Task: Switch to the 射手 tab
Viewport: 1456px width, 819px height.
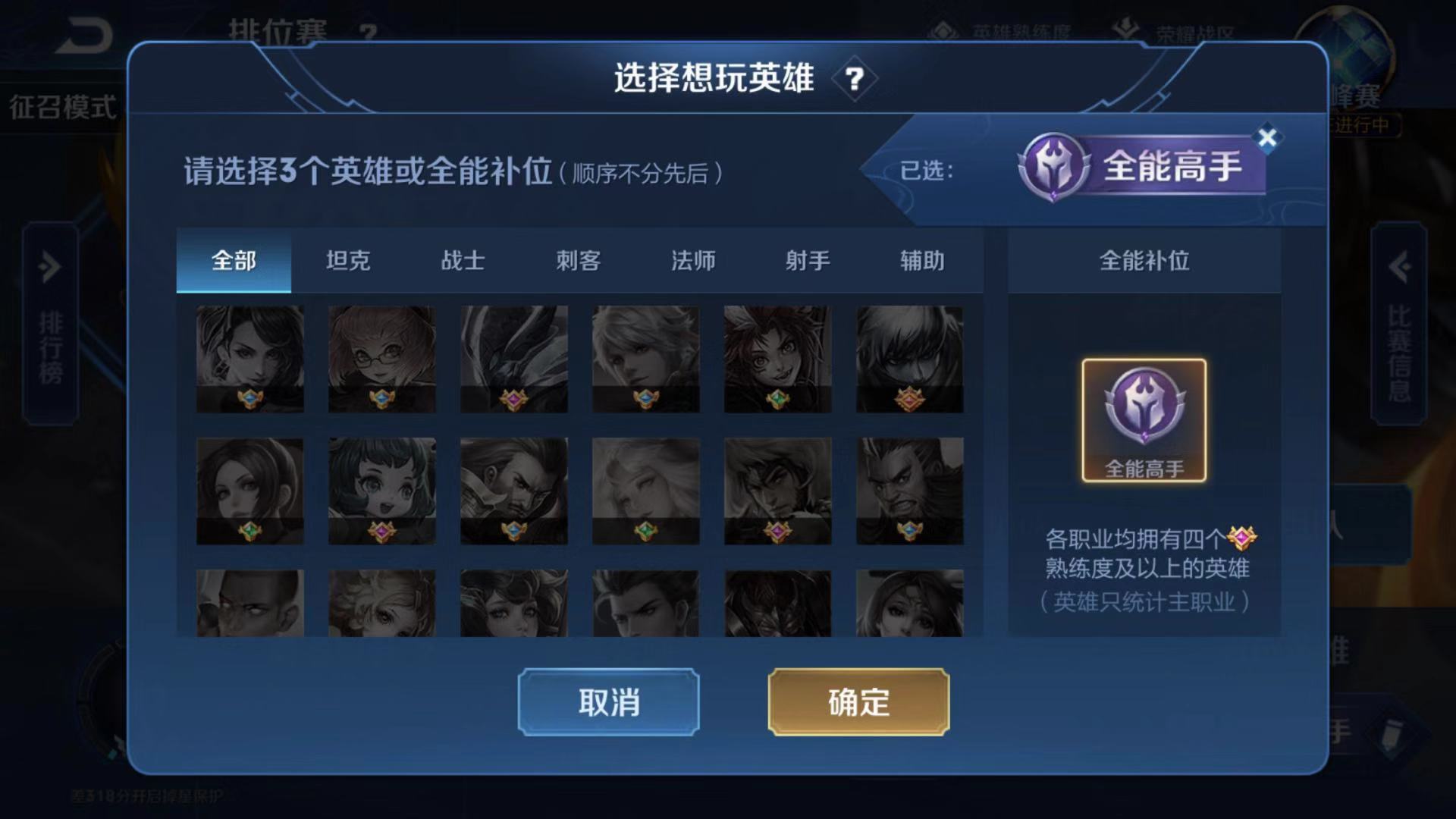Action: (806, 261)
